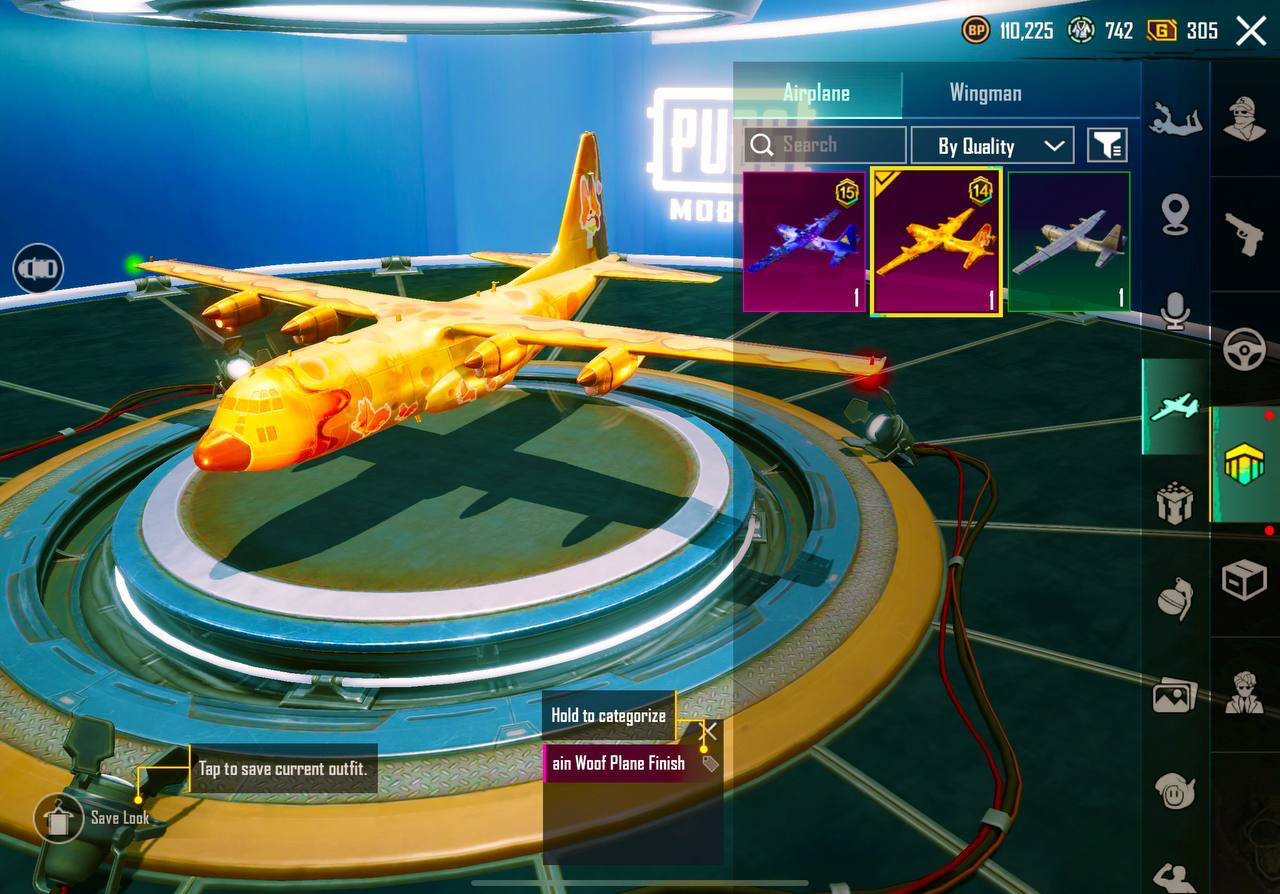
Task: Open the masked character outfit category
Action: pyautogui.click(x=1245, y=119)
